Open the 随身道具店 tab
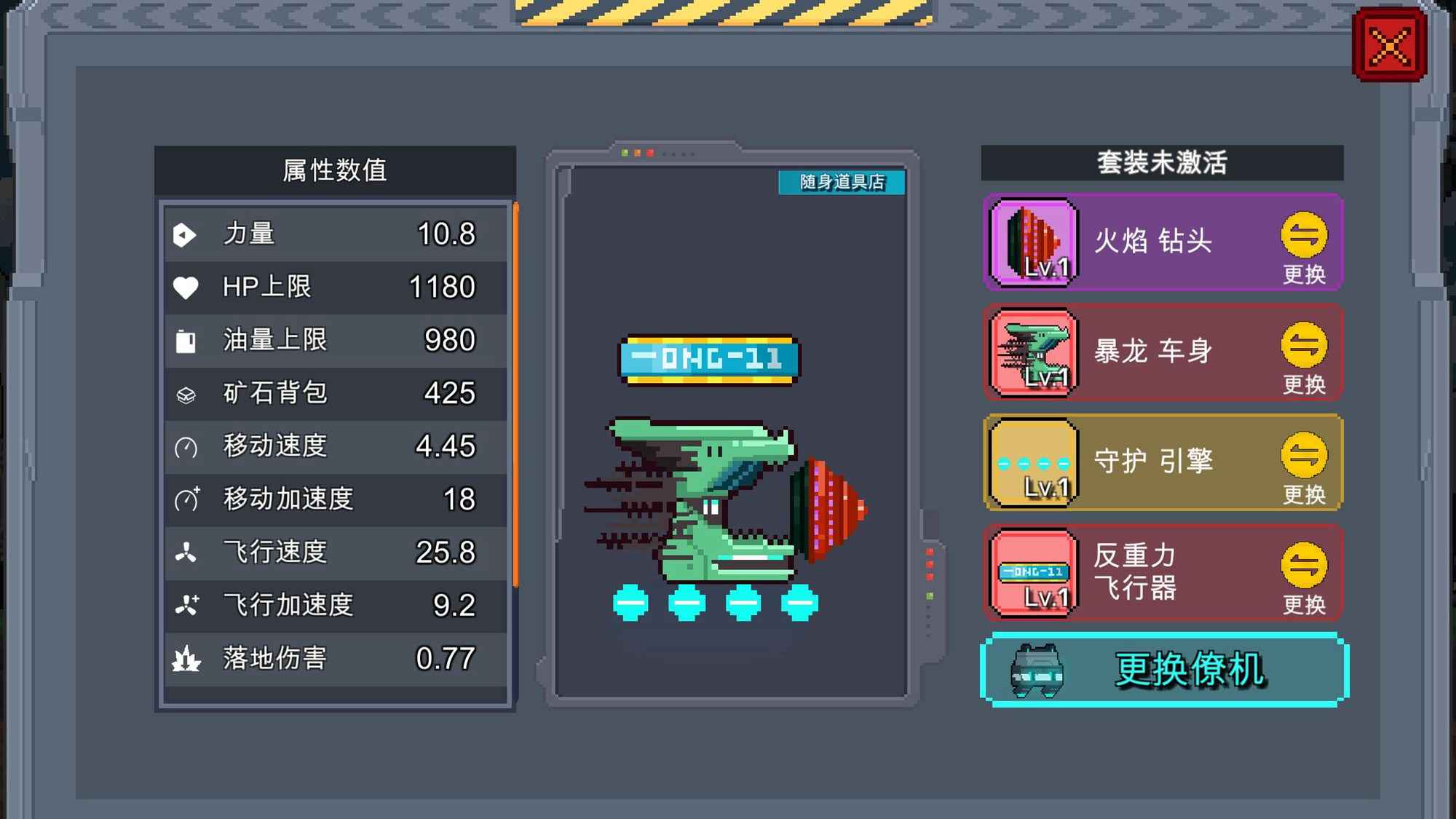This screenshot has width=1456, height=819. [842, 183]
